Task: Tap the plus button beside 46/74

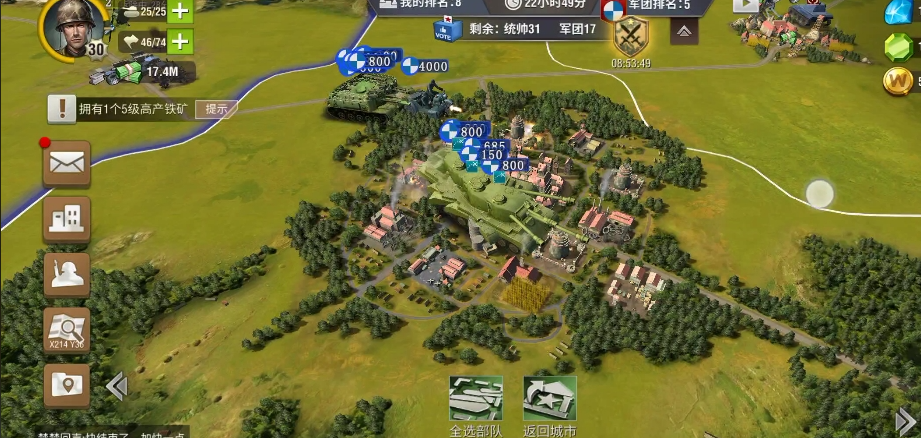Action: tap(180, 41)
